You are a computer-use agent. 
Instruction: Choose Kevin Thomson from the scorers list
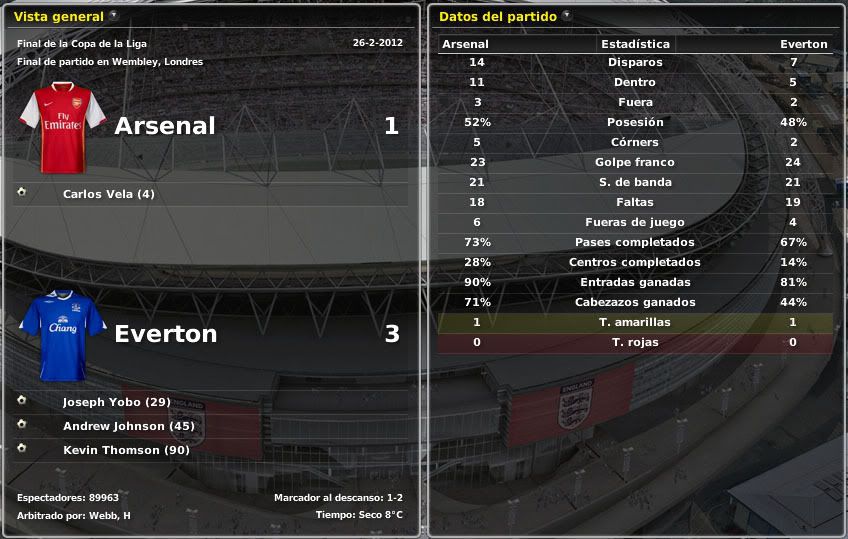125,450
